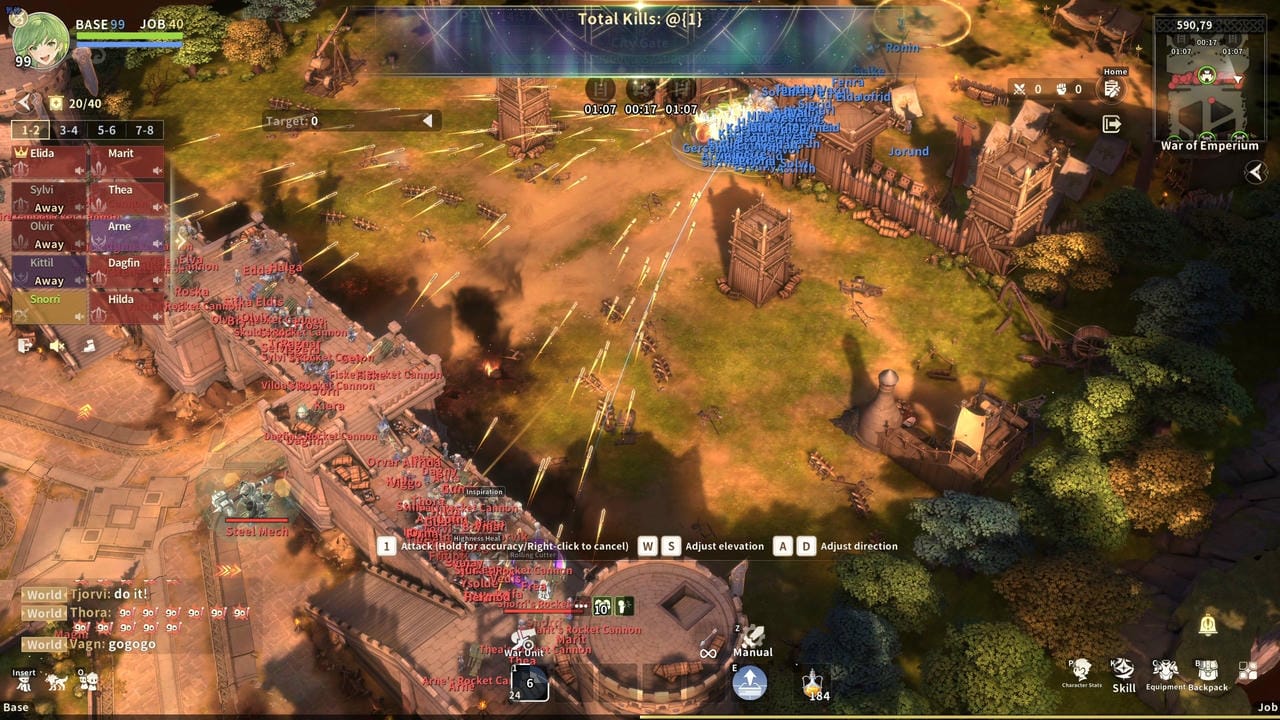This screenshot has height=720, width=1280.
Task: Open the 7-8 party group tab
Action: [145, 130]
